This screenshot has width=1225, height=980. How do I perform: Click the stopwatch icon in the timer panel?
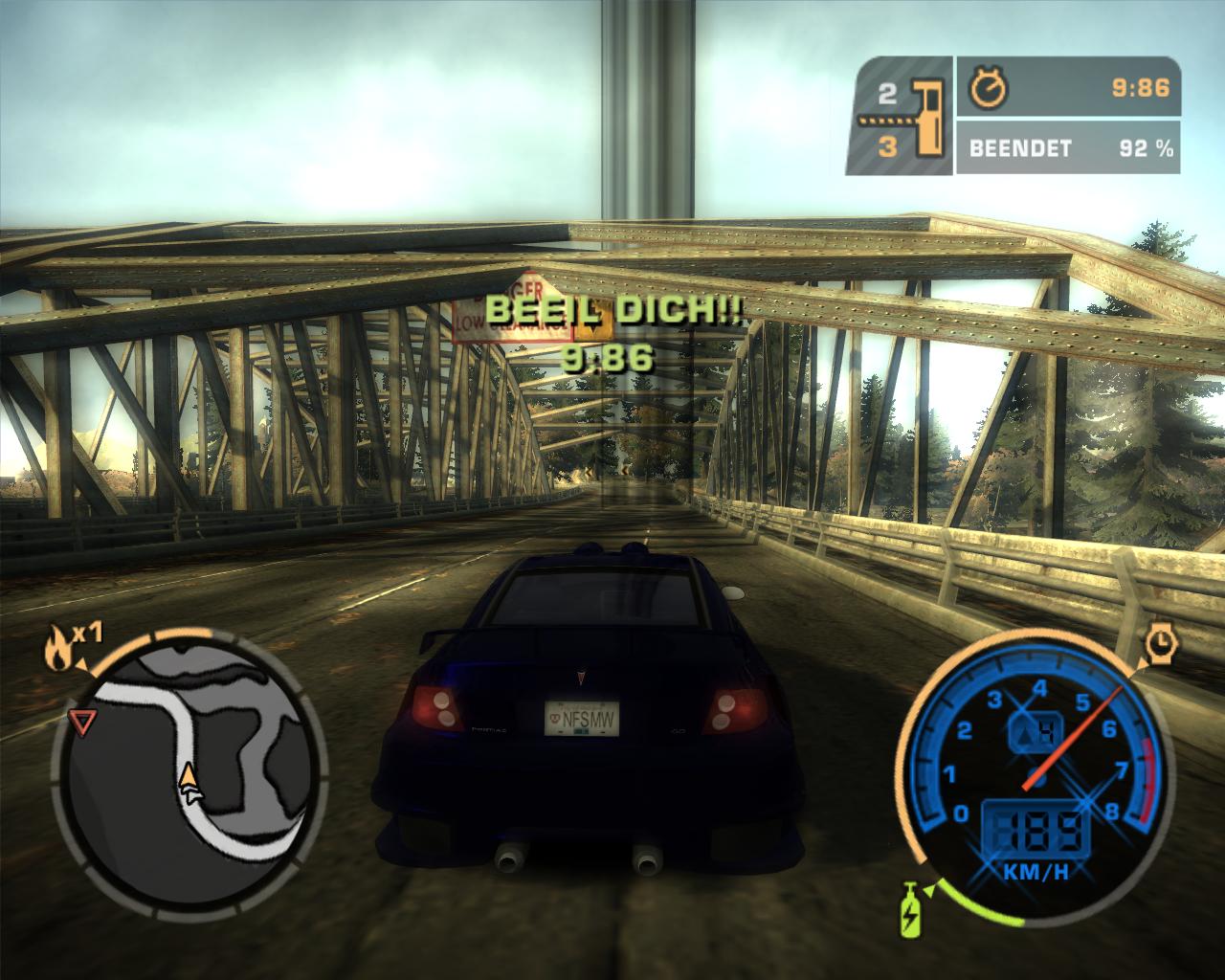pyautogui.click(x=986, y=89)
